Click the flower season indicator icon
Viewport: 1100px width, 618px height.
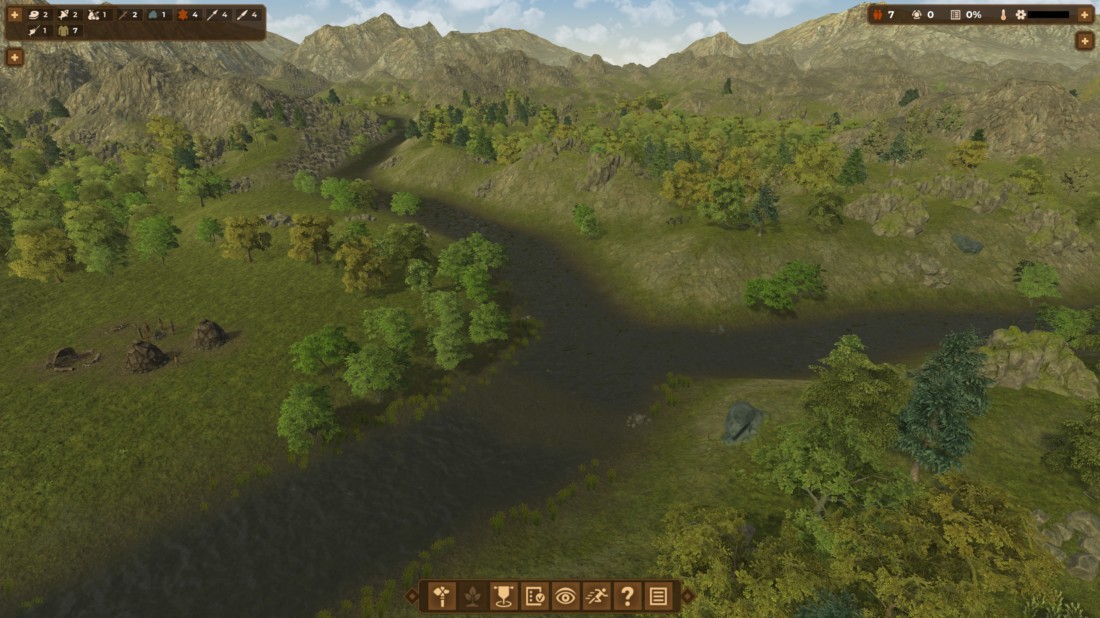tap(1020, 15)
